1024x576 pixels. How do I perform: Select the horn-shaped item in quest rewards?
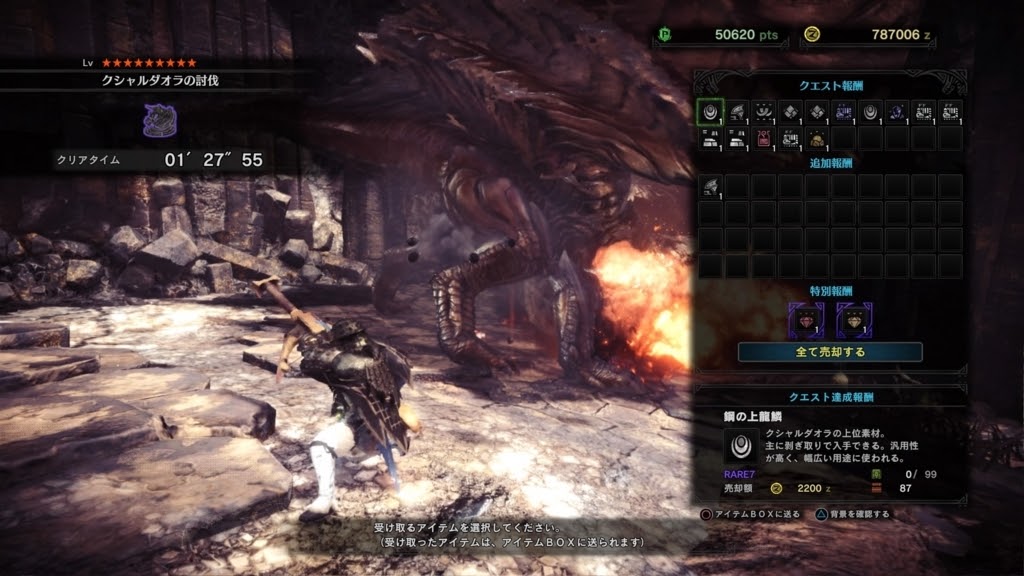[x=736, y=112]
